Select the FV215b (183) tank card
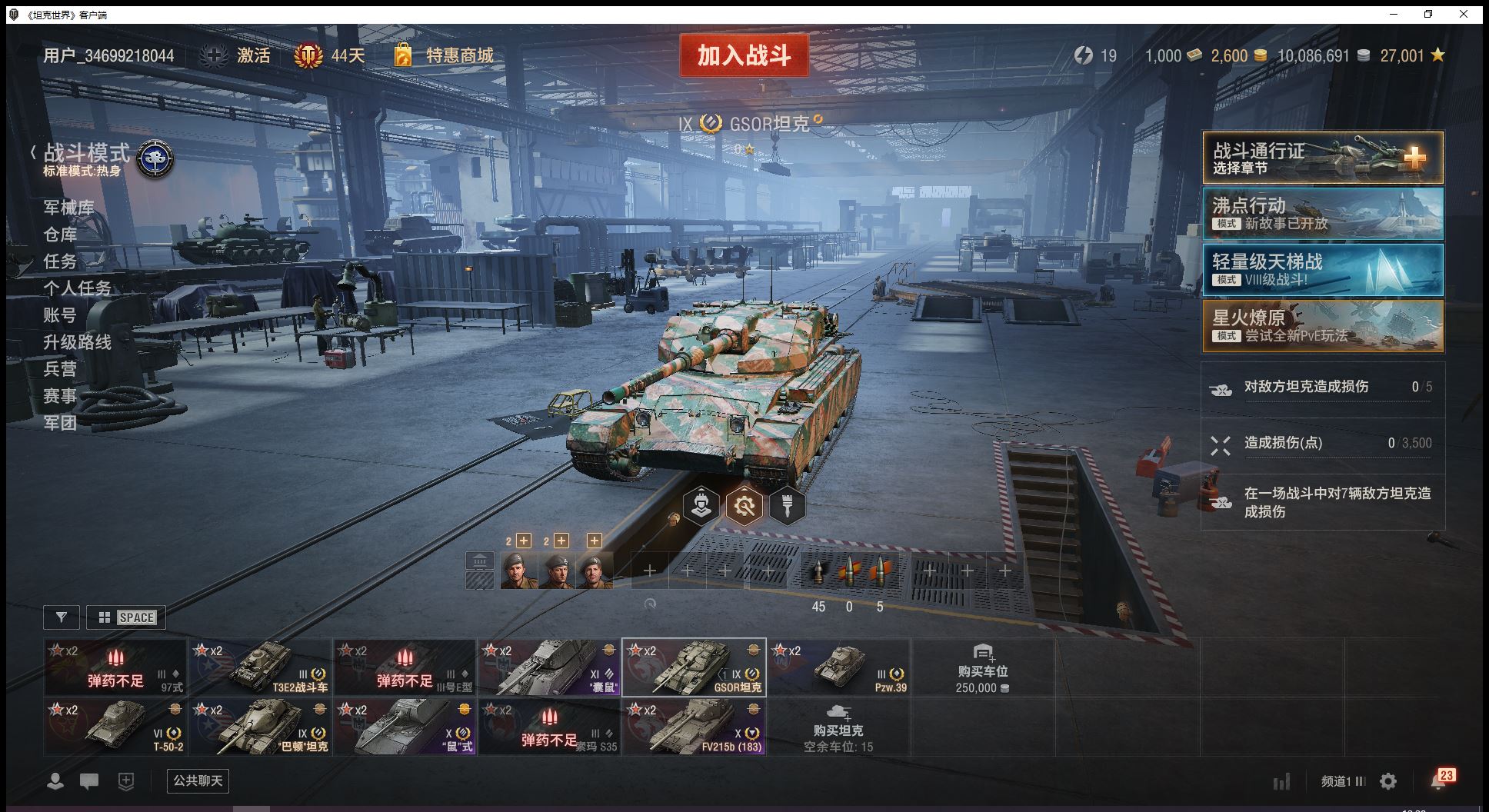1489x812 pixels. (694, 727)
